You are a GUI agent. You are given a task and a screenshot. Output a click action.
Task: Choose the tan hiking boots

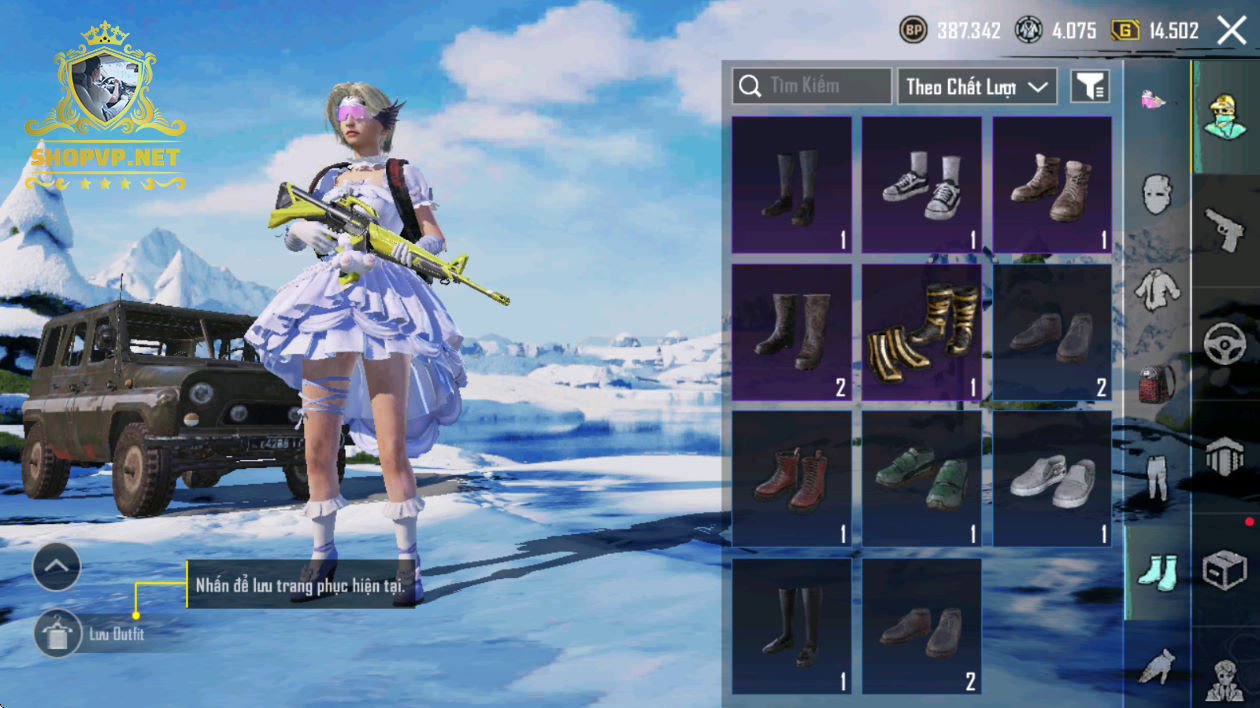click(x=1052, y=185)
